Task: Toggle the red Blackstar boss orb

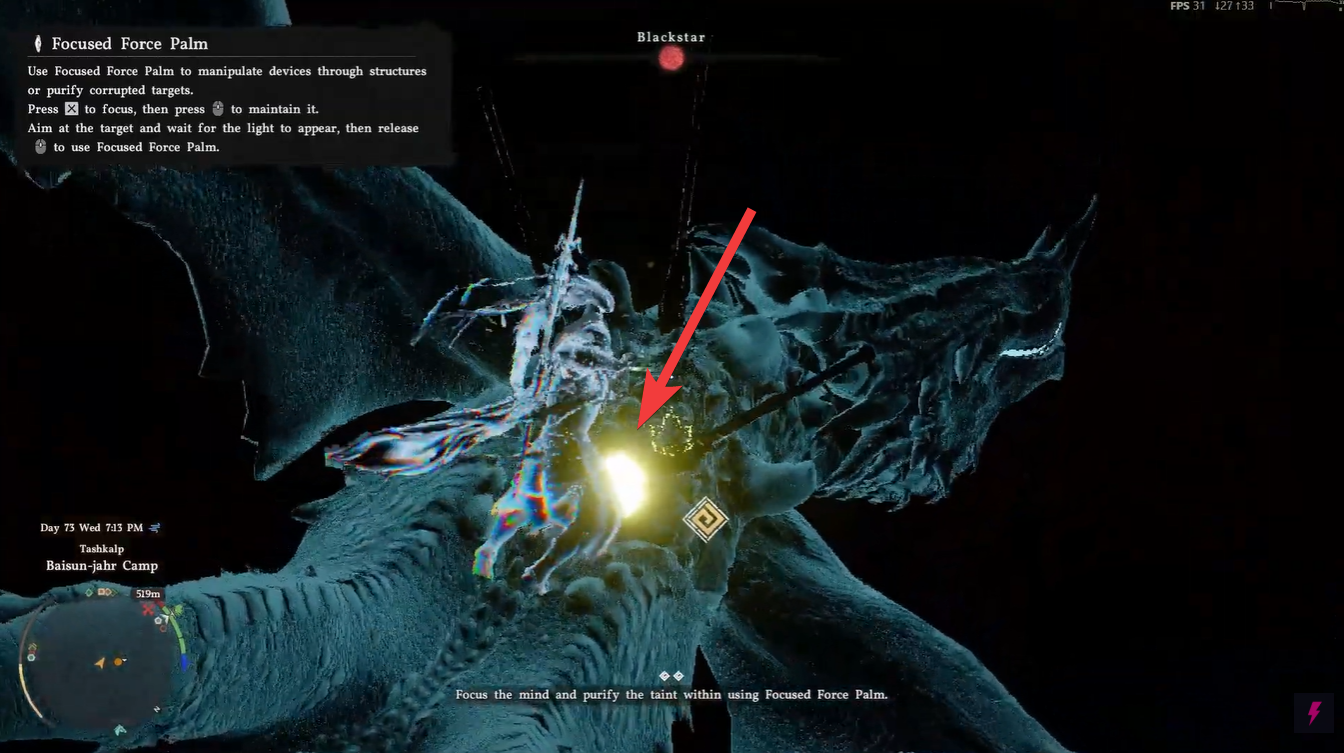Action: click(670, 58)
